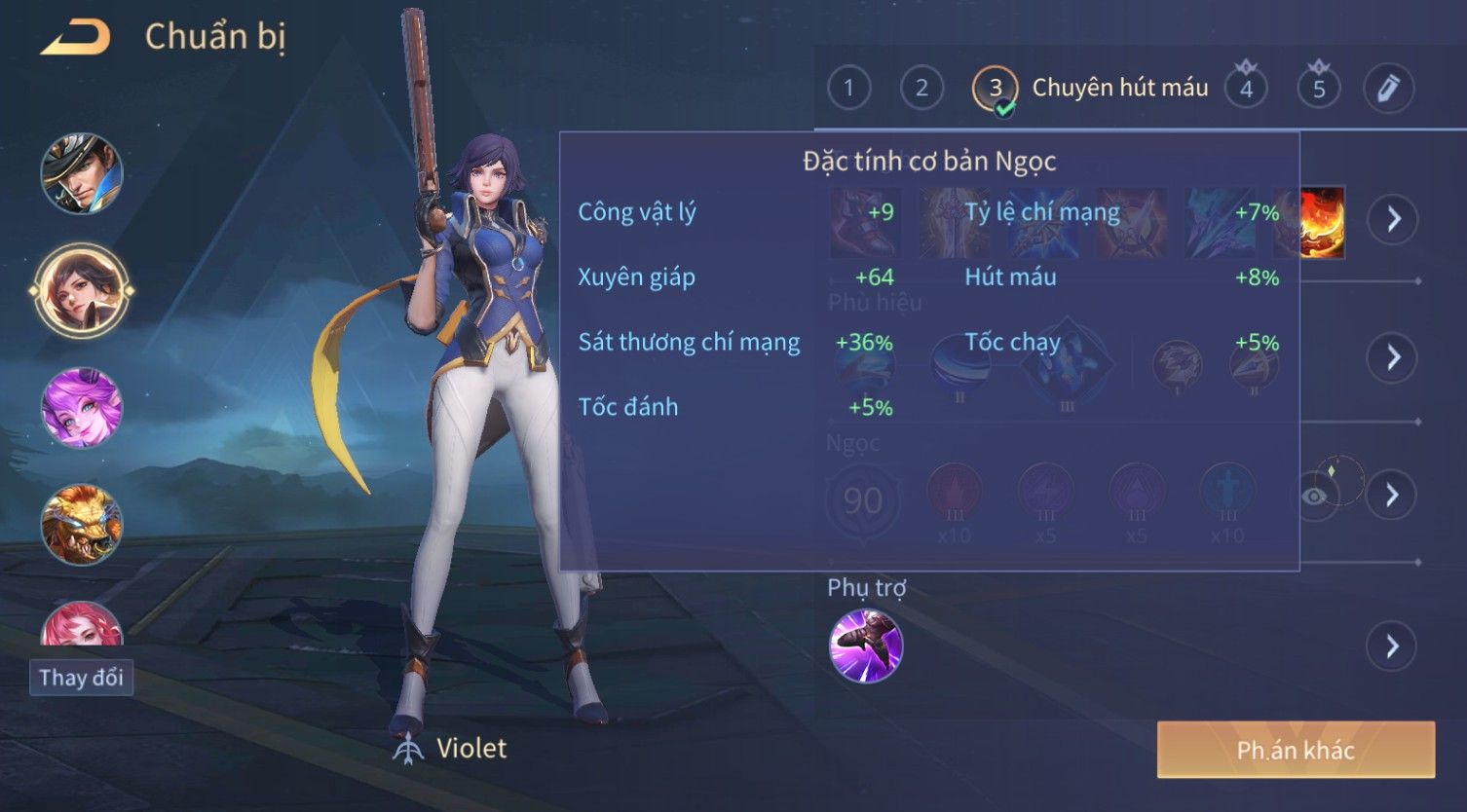Select preset slot 1
Viewport: 1467px width, 812px height.
(848, 89)
